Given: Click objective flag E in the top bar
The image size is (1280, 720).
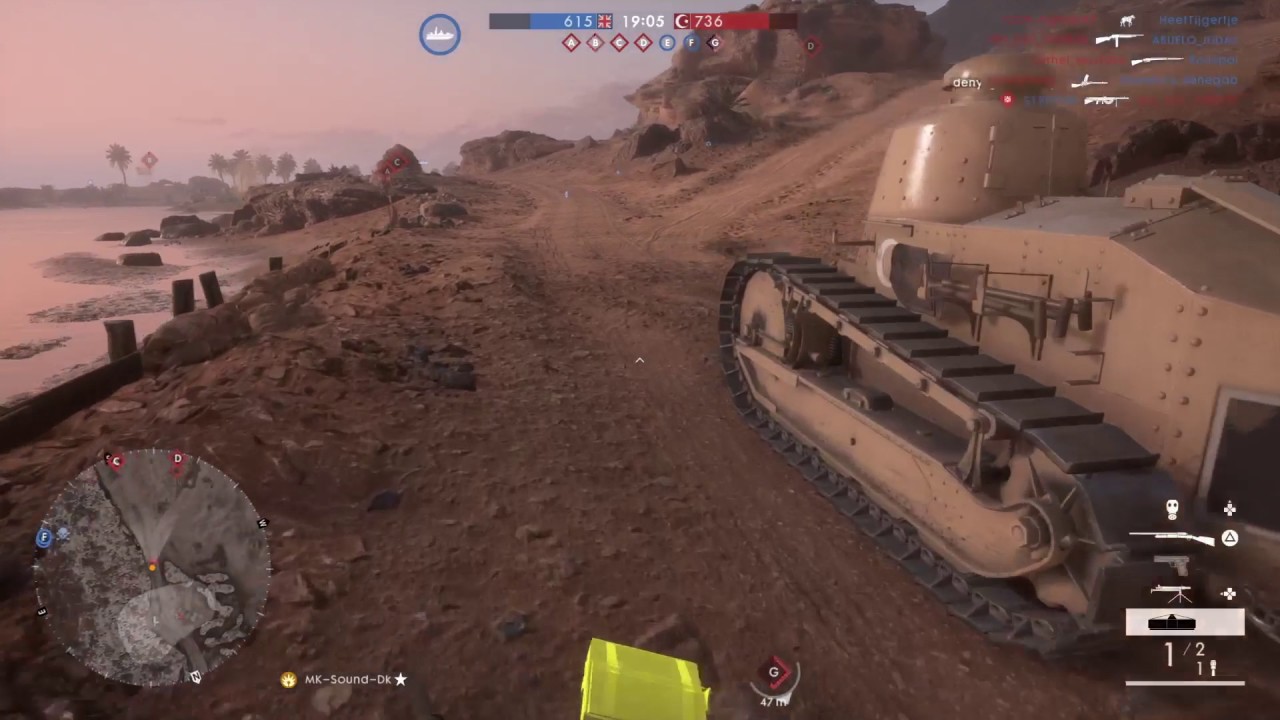Looking at the screenshot, I should pos(667,43).
